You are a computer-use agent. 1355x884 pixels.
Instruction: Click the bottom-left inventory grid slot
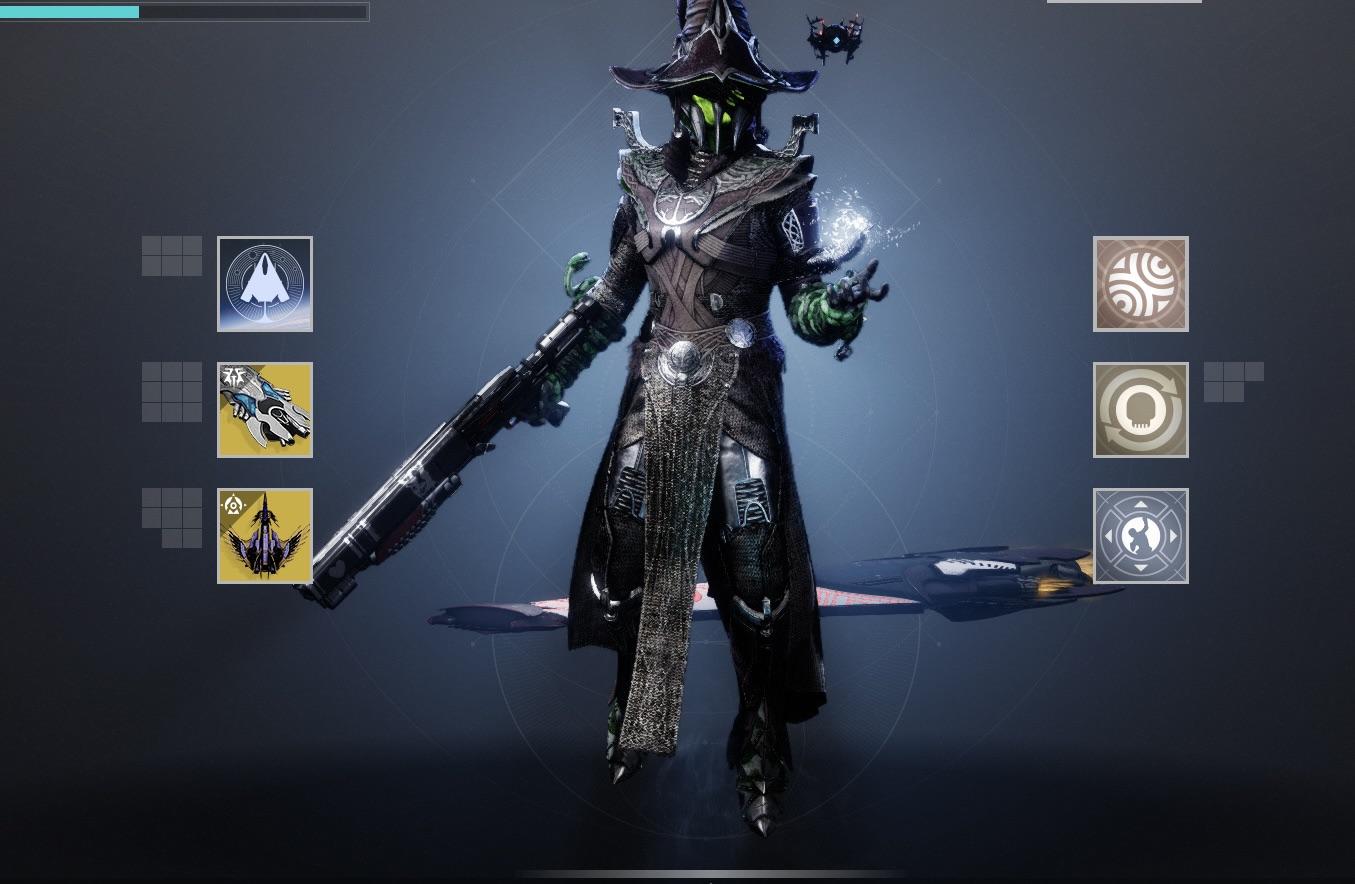pyautogui.click(x=171, y=516)
